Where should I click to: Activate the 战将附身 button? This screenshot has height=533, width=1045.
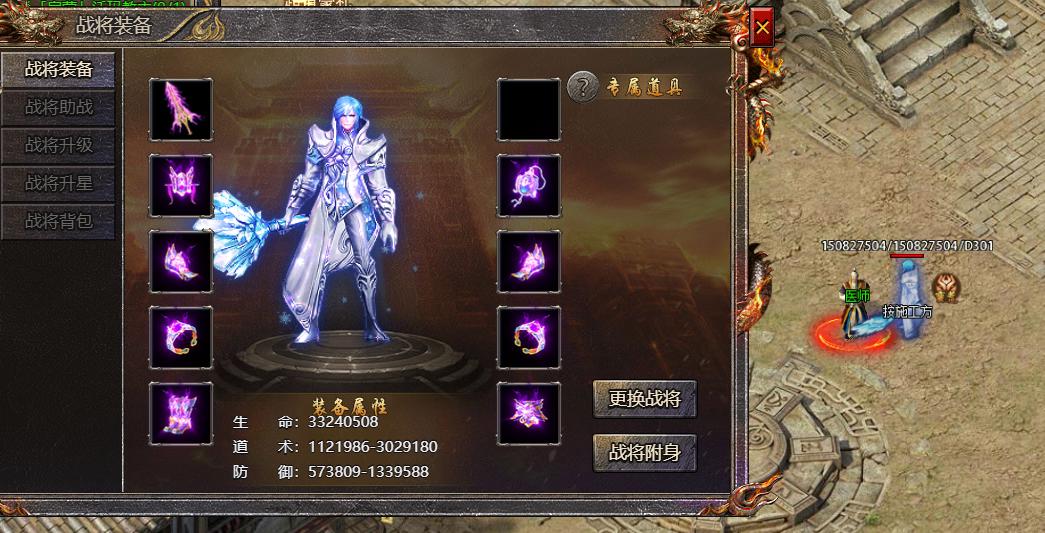pyautogui.click(x=644, y=452)
